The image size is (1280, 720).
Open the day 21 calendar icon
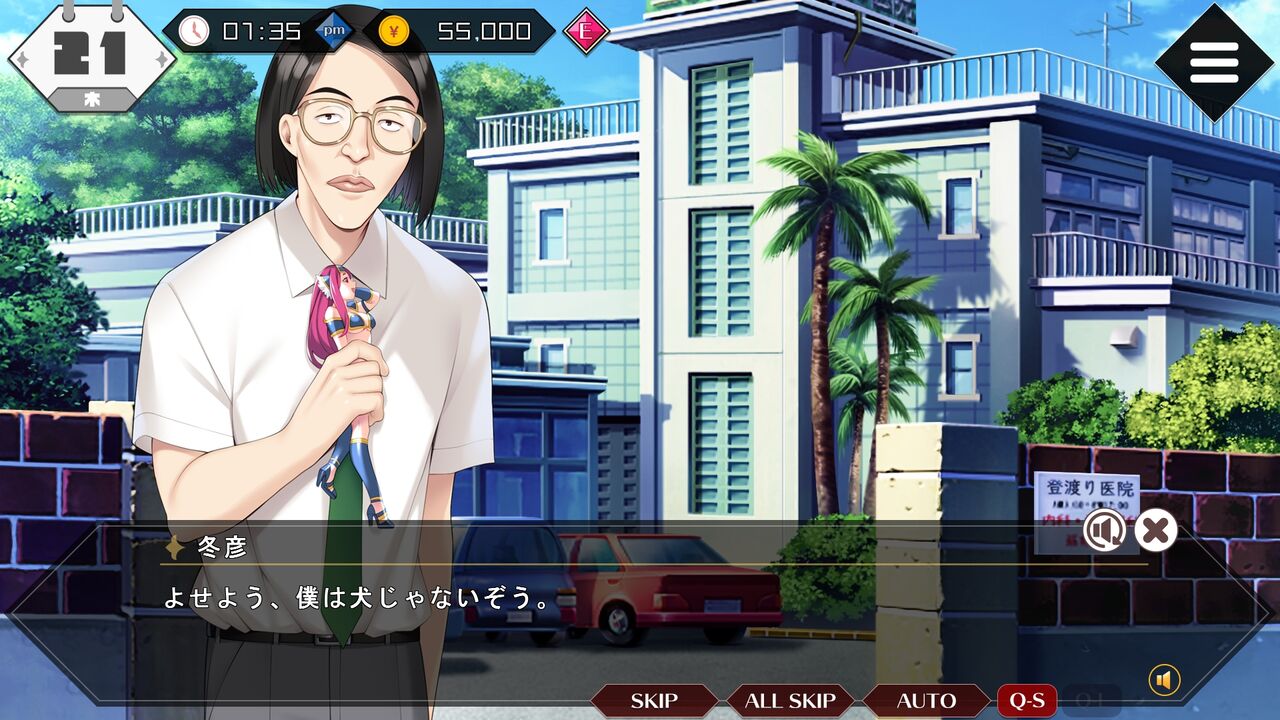pos(92,56)
